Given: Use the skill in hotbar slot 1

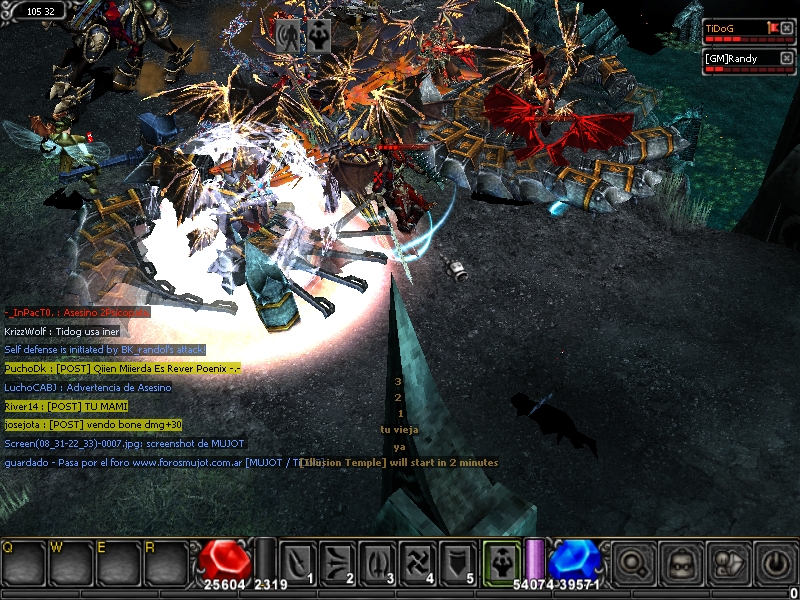Looking at the screenshot, I should 297,562.
